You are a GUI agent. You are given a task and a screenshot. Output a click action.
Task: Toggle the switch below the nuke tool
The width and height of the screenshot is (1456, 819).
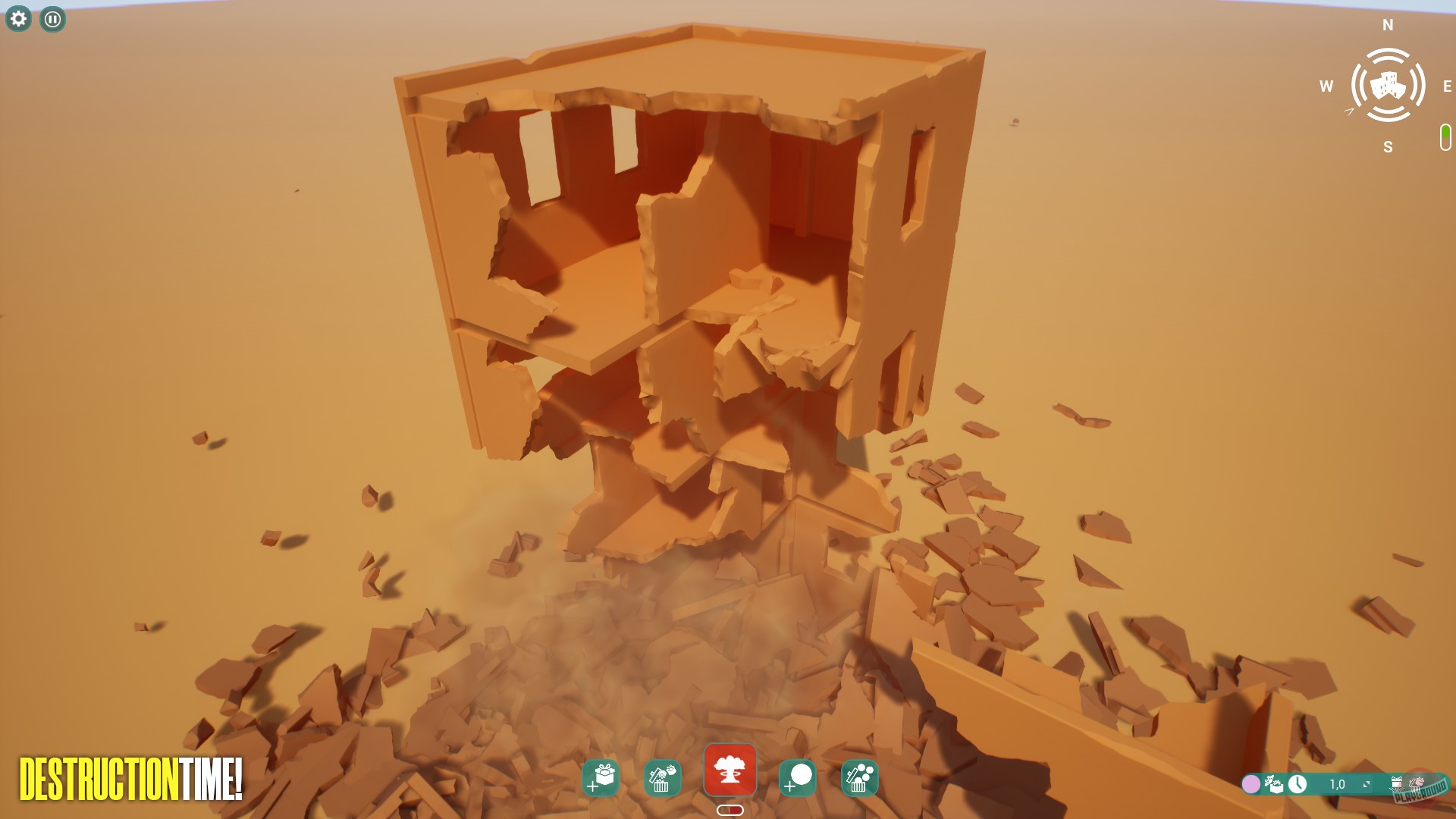[730, 809]
